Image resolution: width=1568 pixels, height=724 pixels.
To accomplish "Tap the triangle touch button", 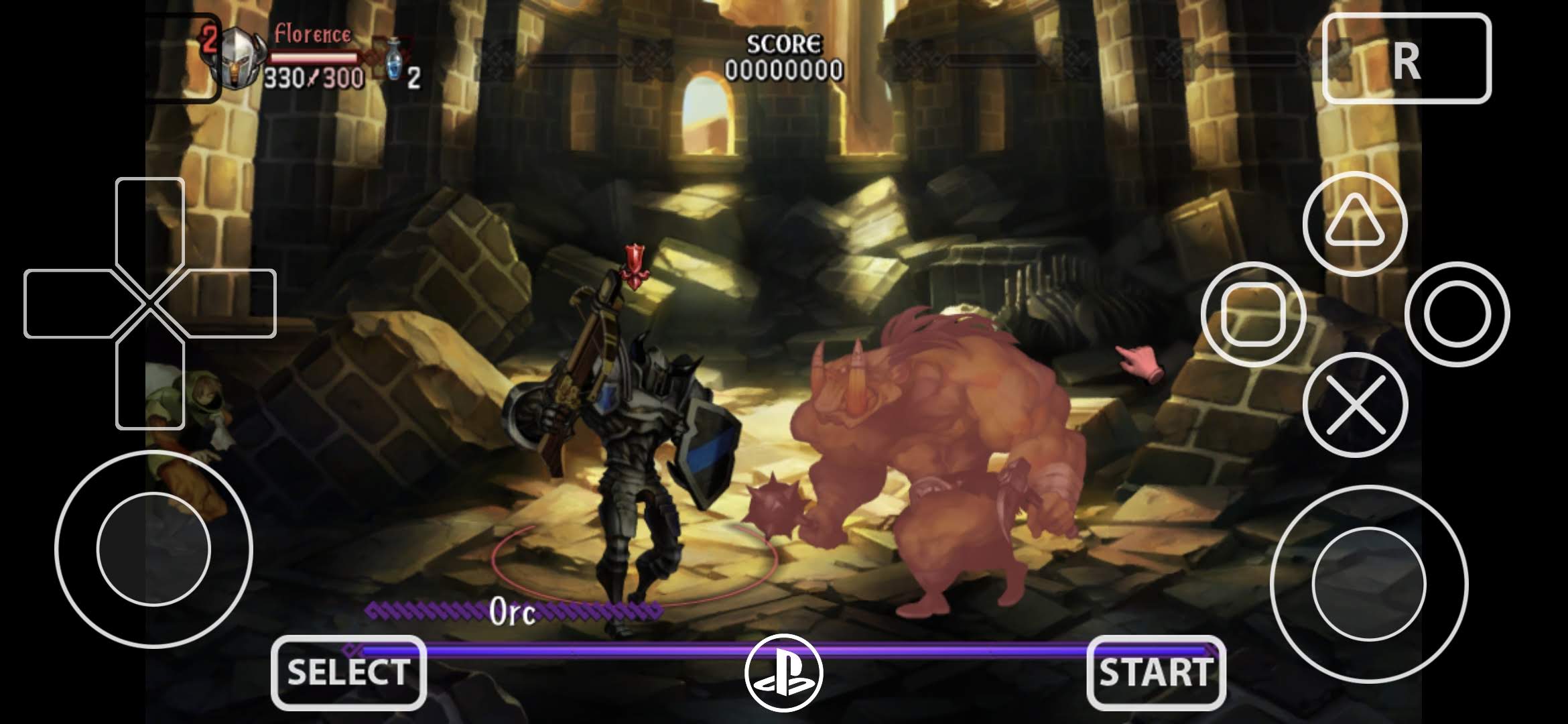I will click(x=1355, y=223).
